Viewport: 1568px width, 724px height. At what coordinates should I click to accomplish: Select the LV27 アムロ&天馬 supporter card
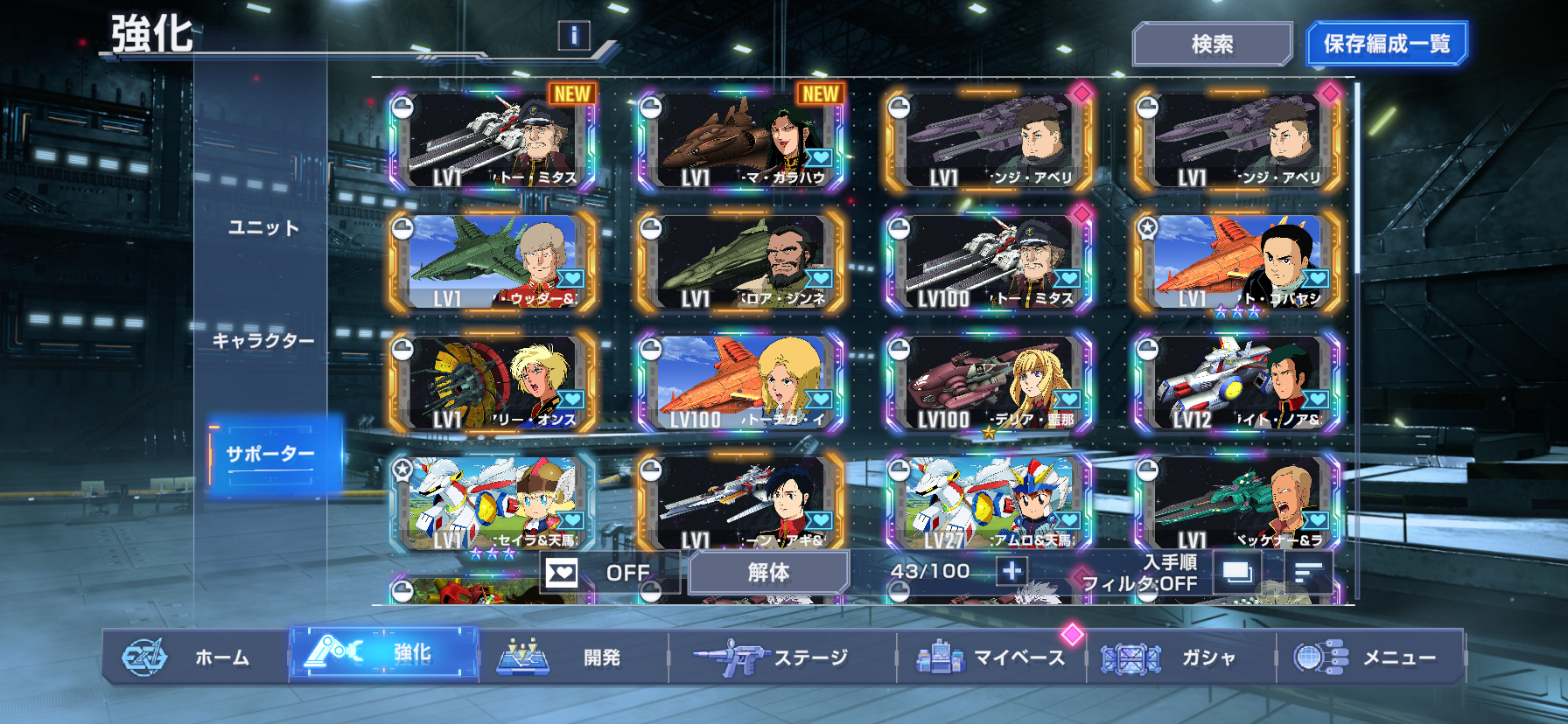[x=989, y=504]
